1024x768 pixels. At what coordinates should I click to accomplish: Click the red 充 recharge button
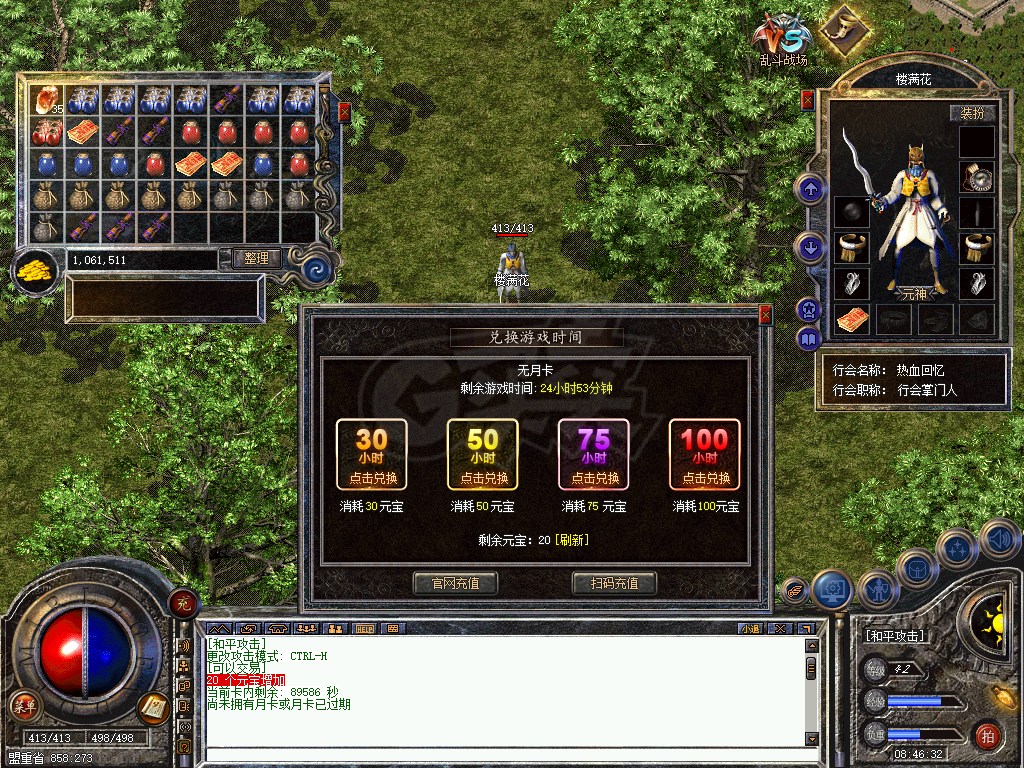[x=183, y=602]
